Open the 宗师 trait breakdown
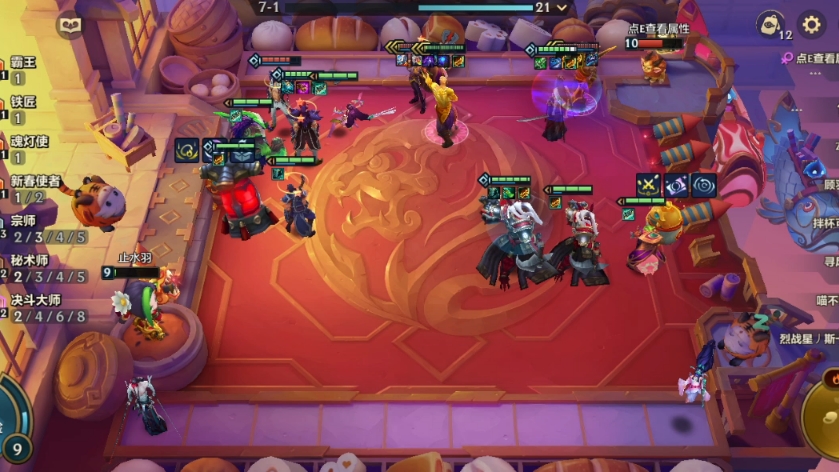Viewport: 839px width, 472px height. [45, 230]
